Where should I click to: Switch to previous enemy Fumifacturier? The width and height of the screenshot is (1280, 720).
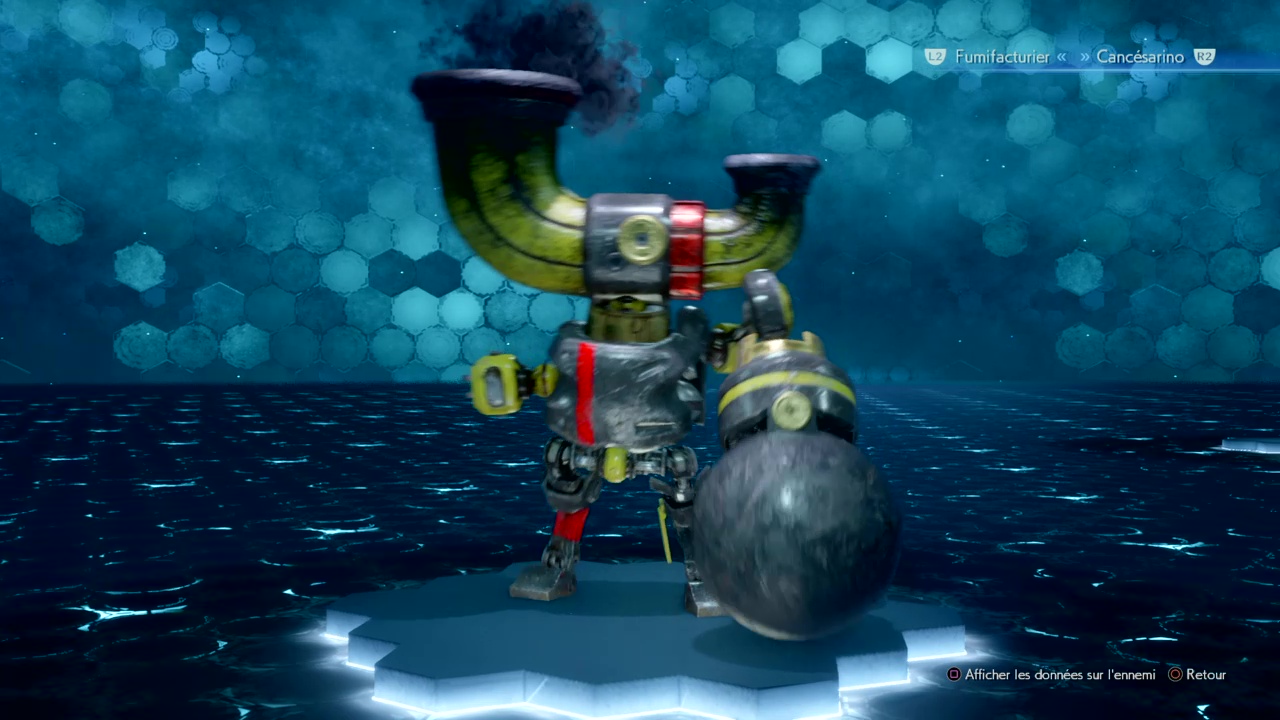[1000, 57]
